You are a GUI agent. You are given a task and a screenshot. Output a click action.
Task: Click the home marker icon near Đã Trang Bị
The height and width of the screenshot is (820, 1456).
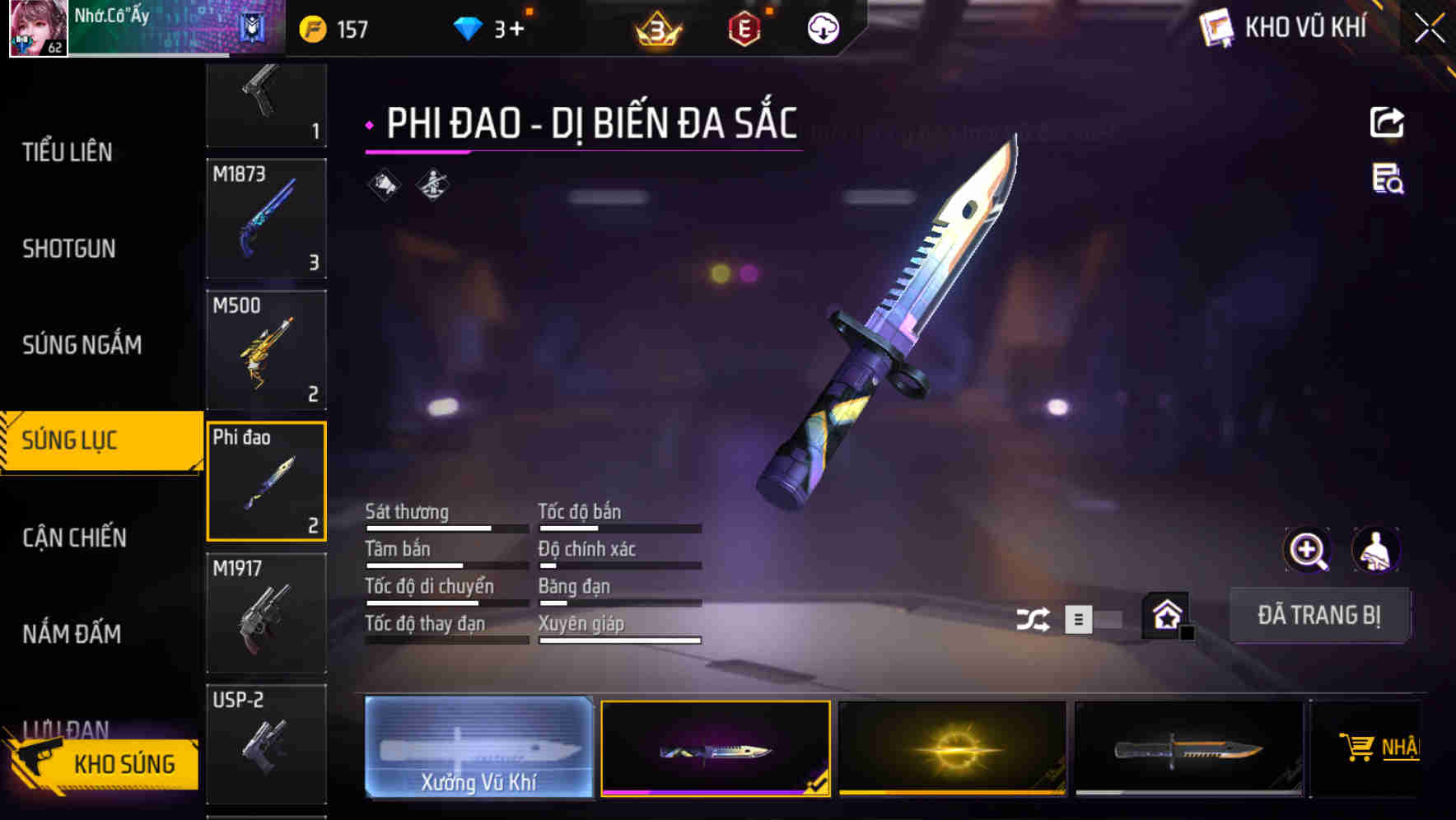(1164, 613)
